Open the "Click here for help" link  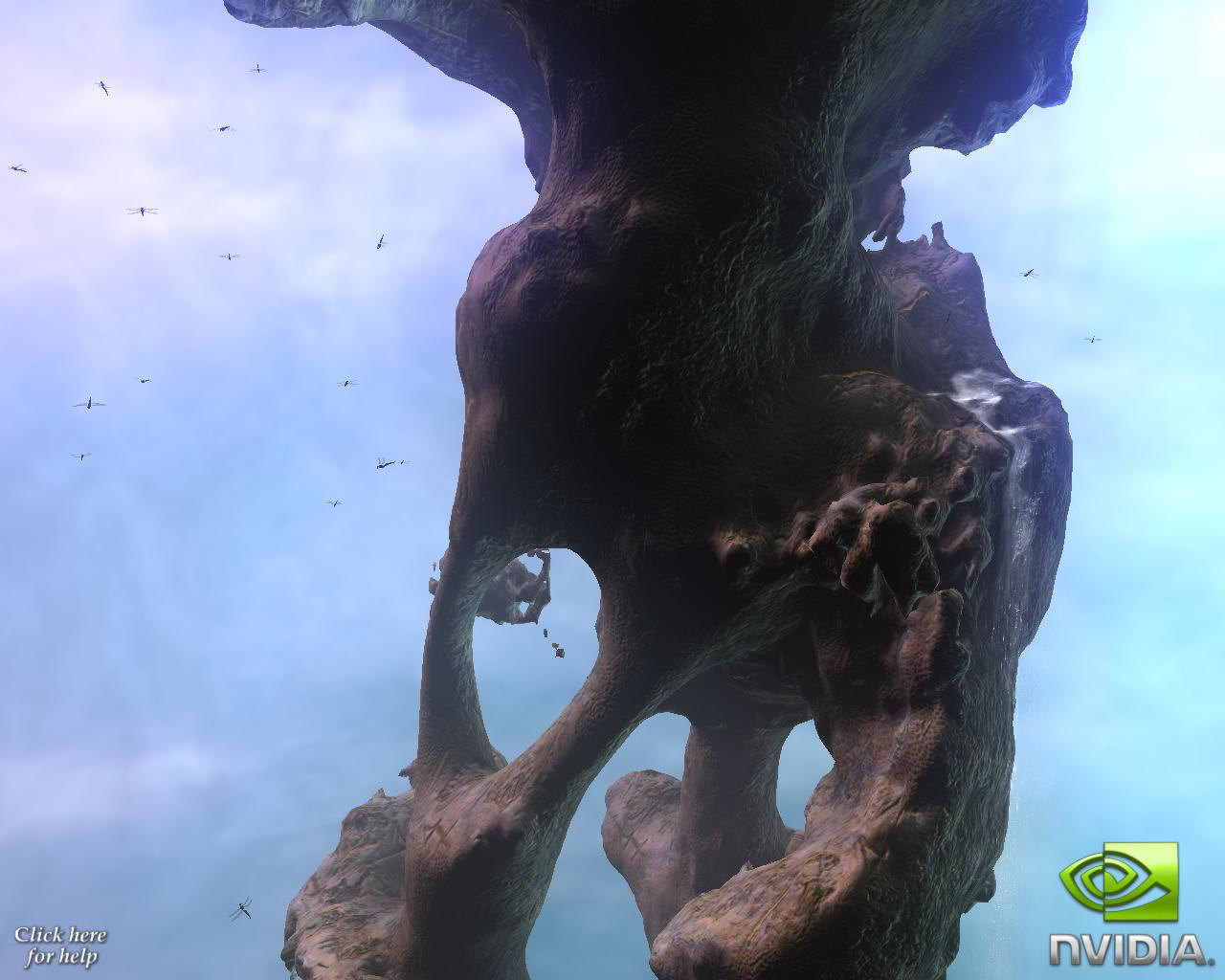point(60,945)
